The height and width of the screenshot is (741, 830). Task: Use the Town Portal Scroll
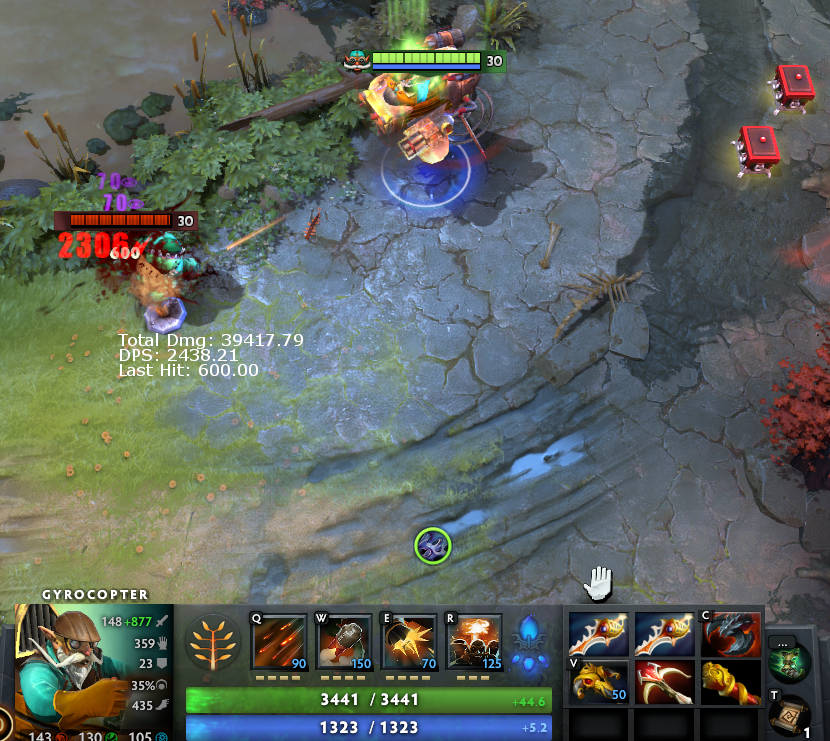click(789, 714)
